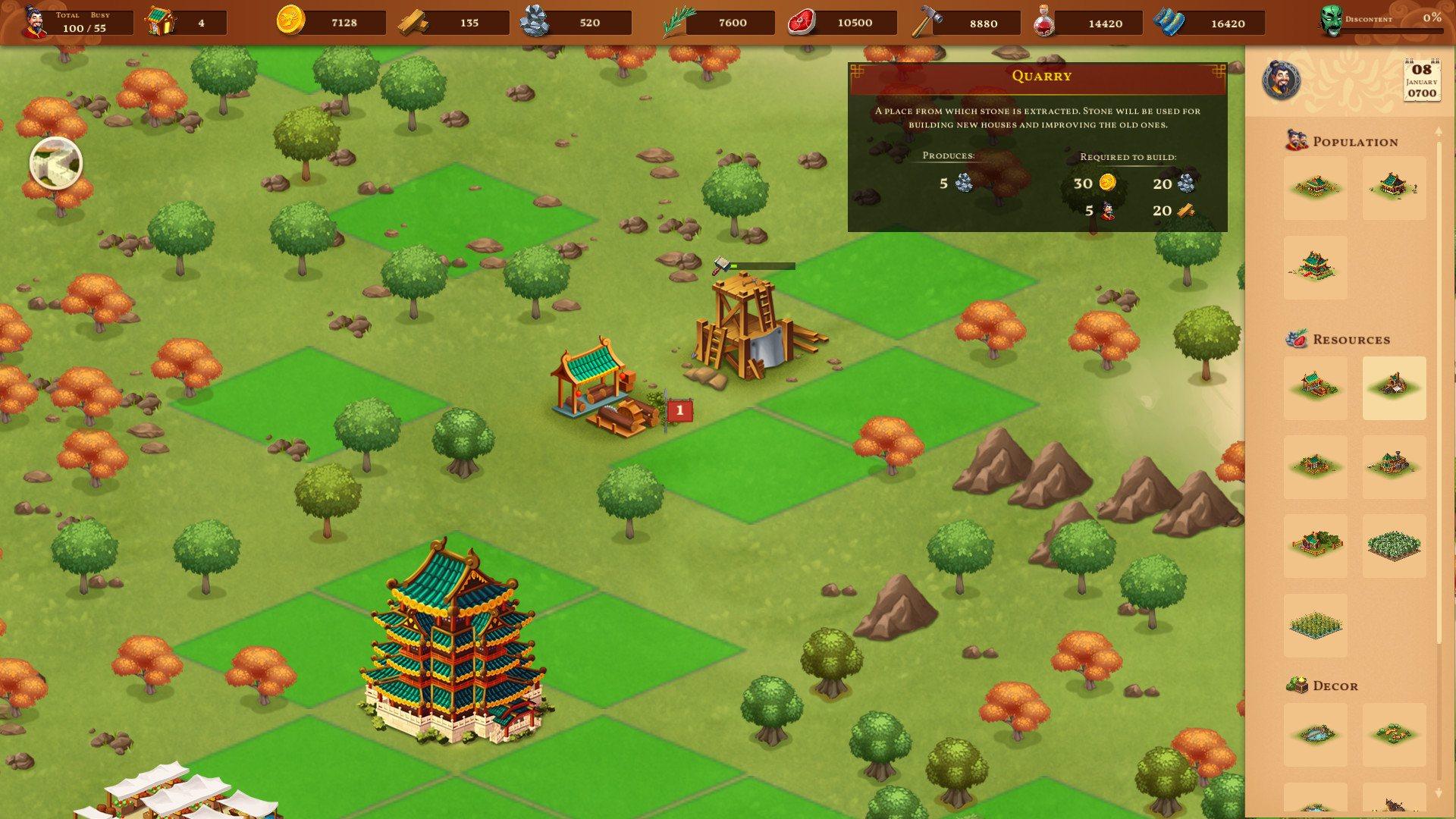Open the Decor section of the build panel
Image resolution: width=1456 pixels, height=819 pixels.
point(1297,685)
